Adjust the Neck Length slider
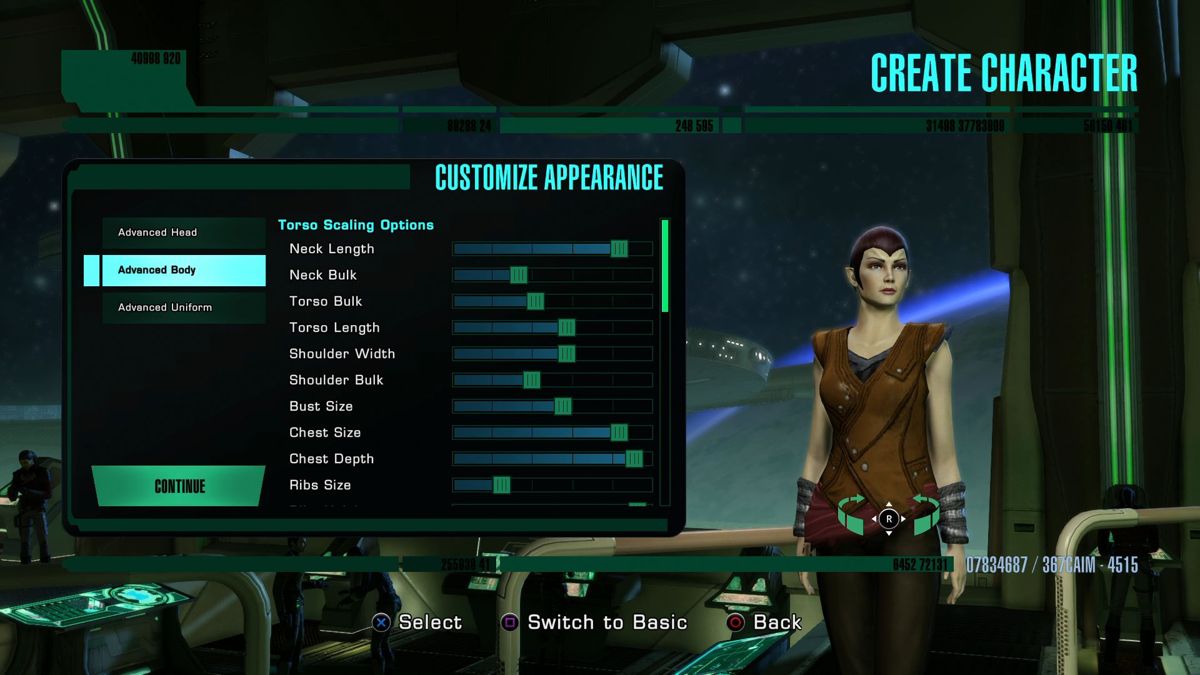Screen dimensions: 1200x675 click(x=619, y=249)
